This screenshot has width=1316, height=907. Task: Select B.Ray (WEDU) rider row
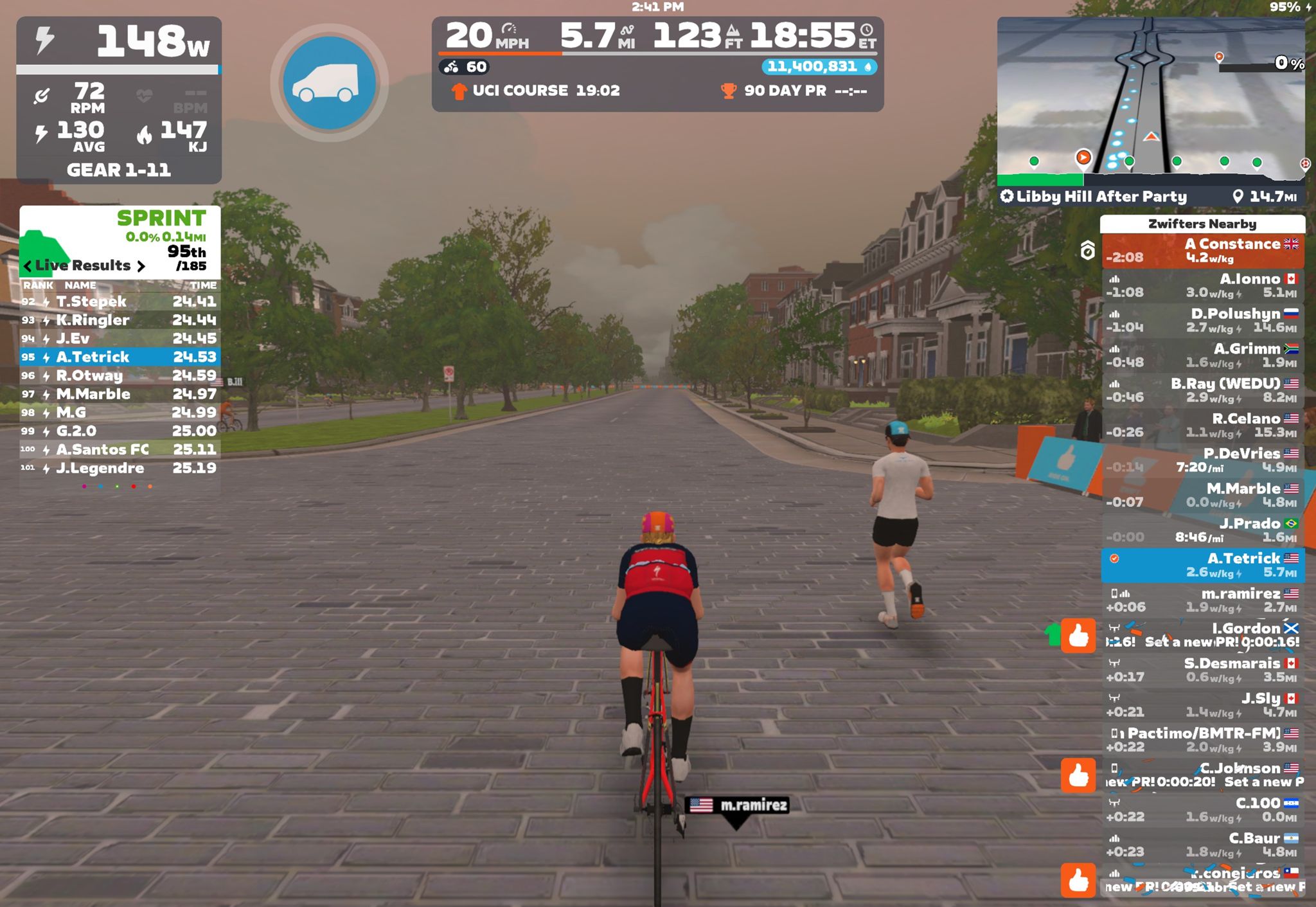1202,390
